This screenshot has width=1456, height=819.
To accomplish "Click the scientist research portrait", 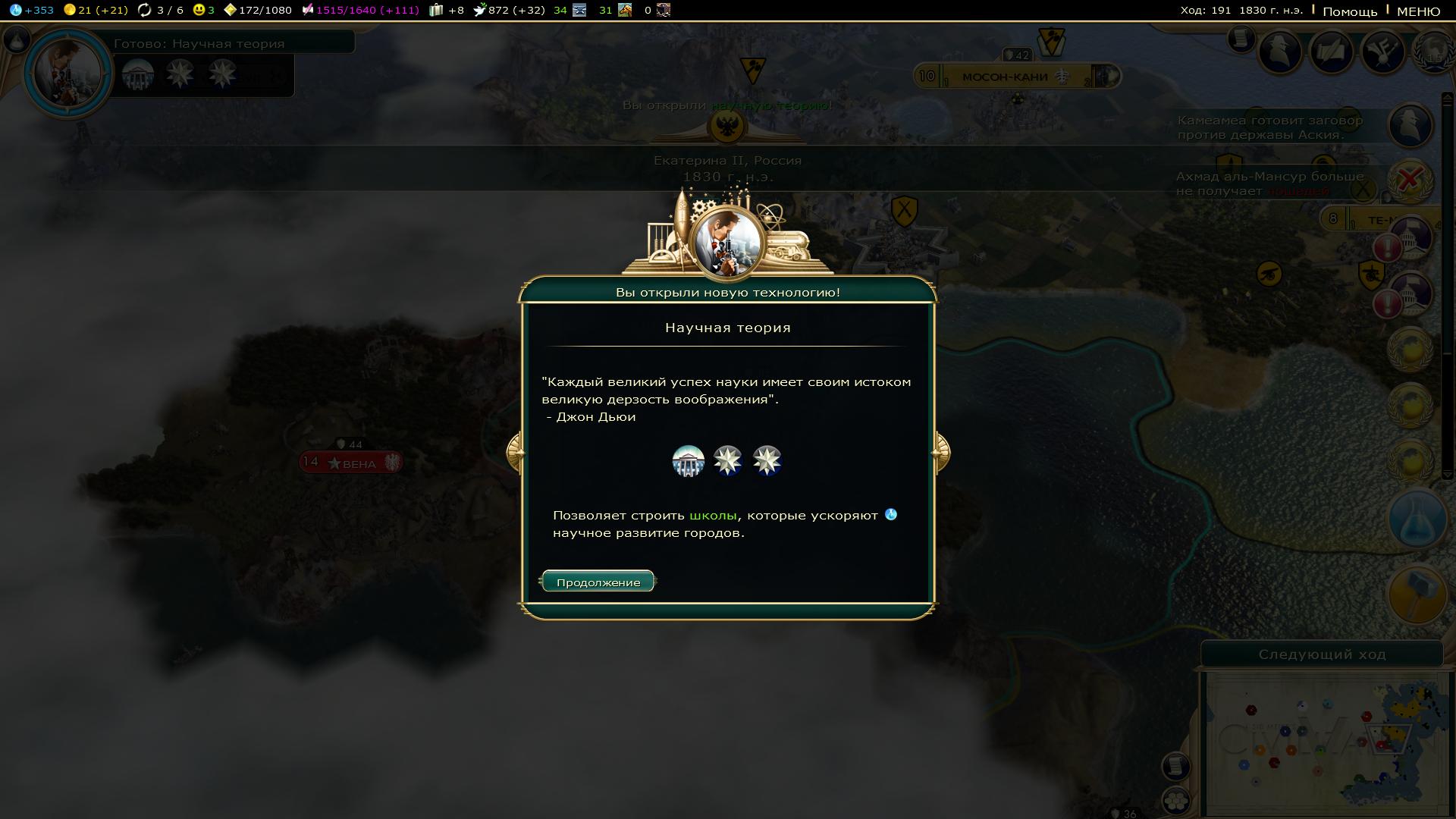I will [x=68, y=73].
